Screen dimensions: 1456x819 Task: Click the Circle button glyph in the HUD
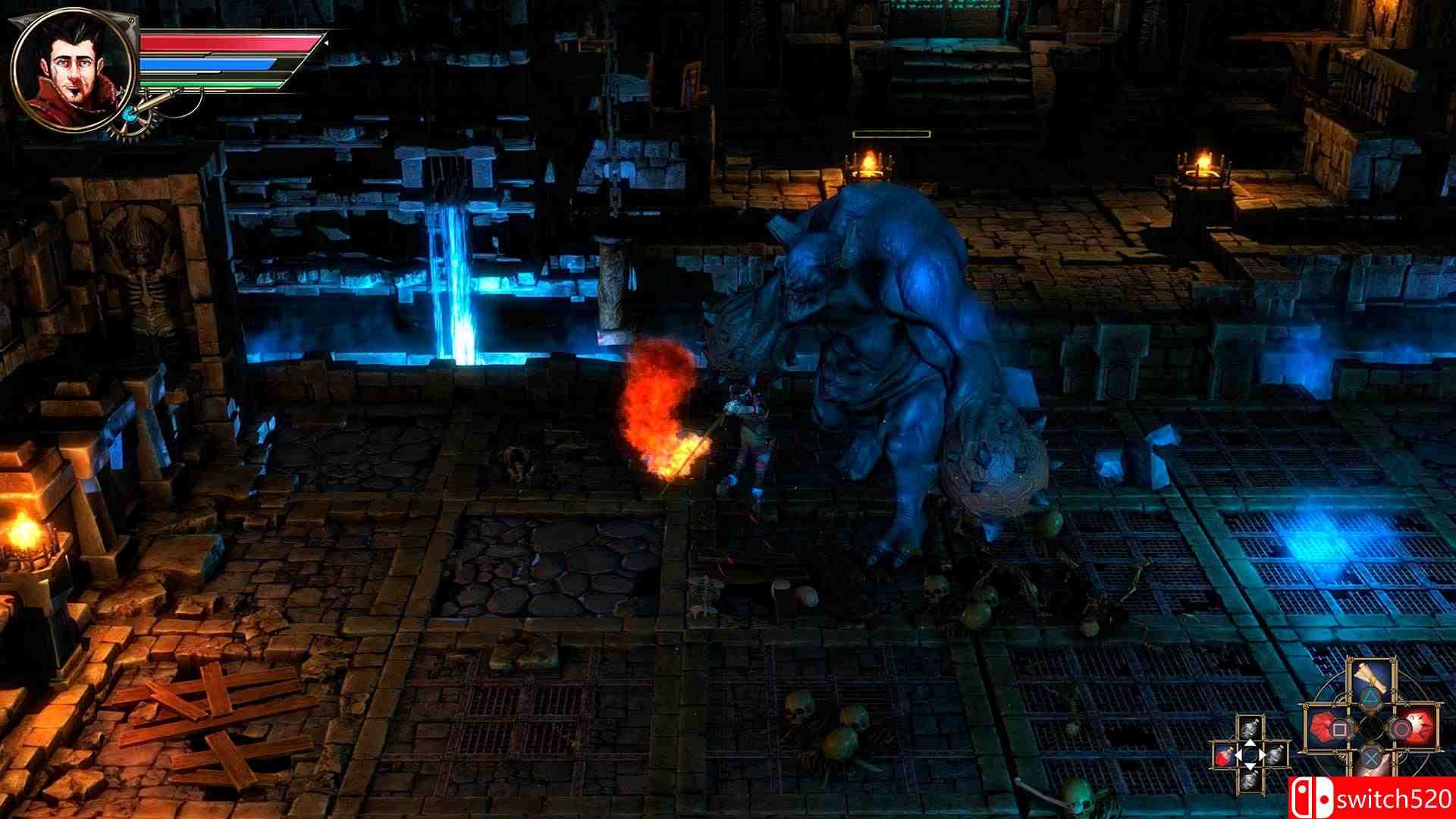pos(1402,729)
